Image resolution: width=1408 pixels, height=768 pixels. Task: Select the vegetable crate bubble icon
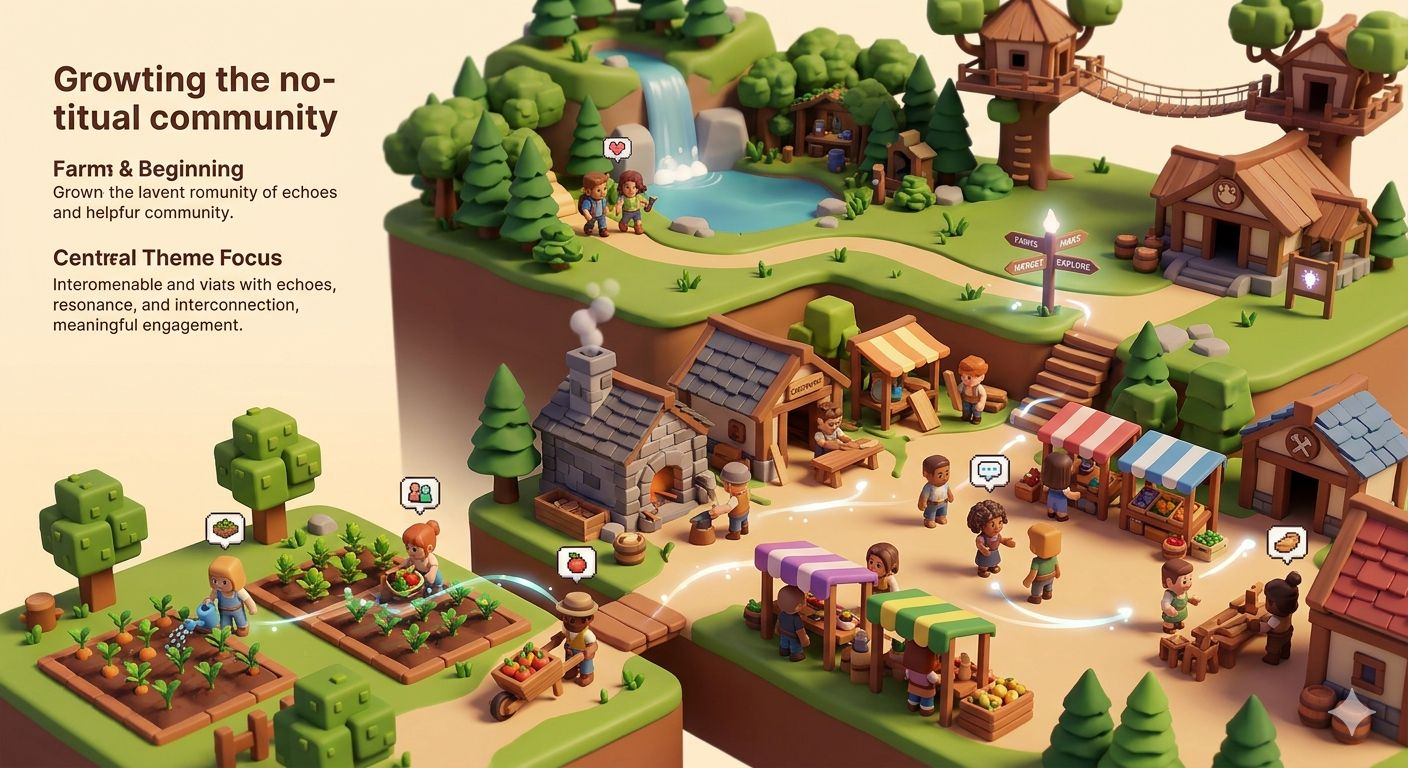click(225, 527)
